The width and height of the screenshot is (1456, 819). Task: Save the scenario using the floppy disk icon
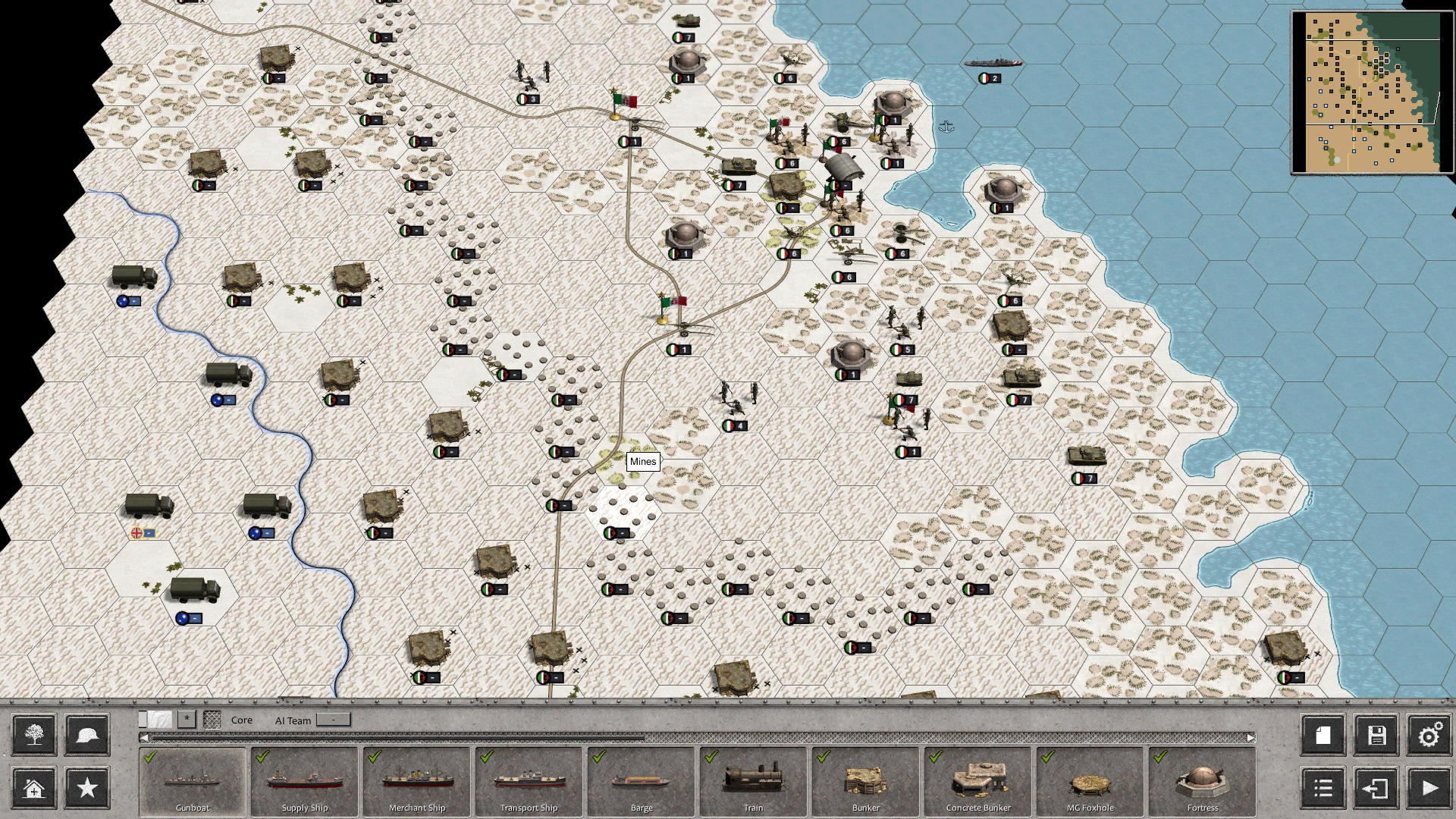tap(1375, 735)
